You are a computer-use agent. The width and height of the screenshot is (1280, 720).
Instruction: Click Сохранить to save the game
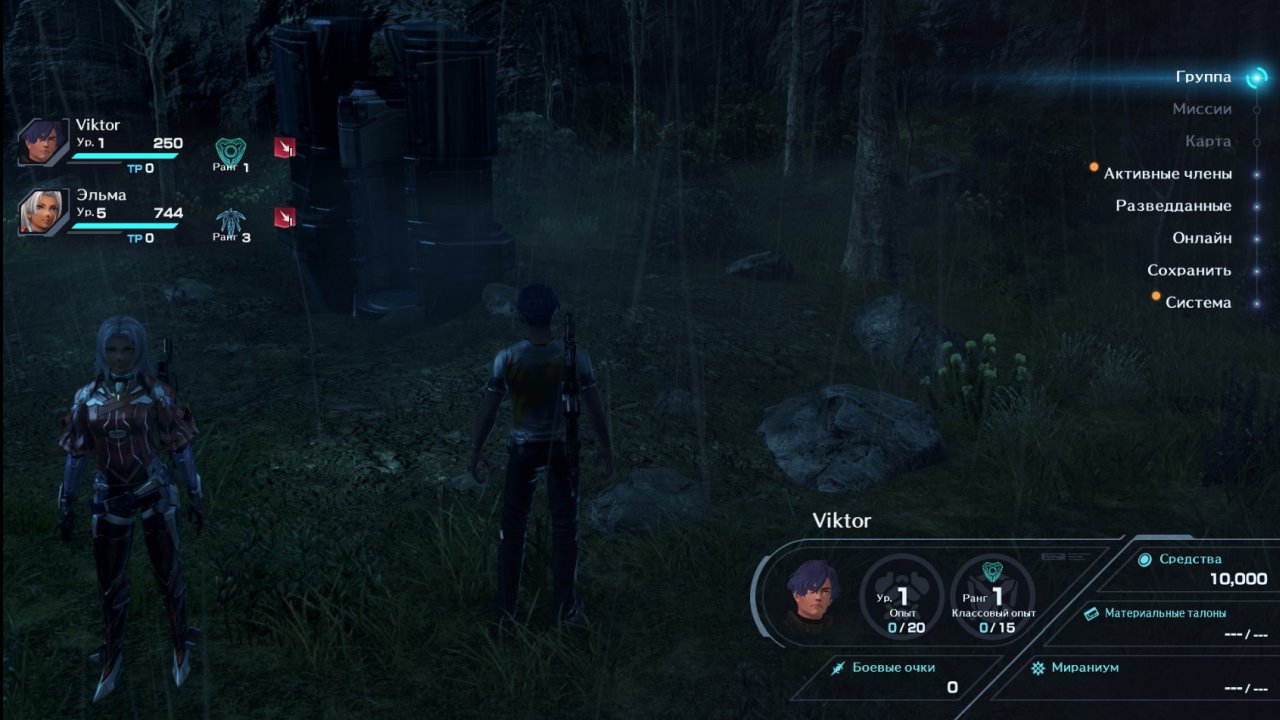(x=1189, y=270)
